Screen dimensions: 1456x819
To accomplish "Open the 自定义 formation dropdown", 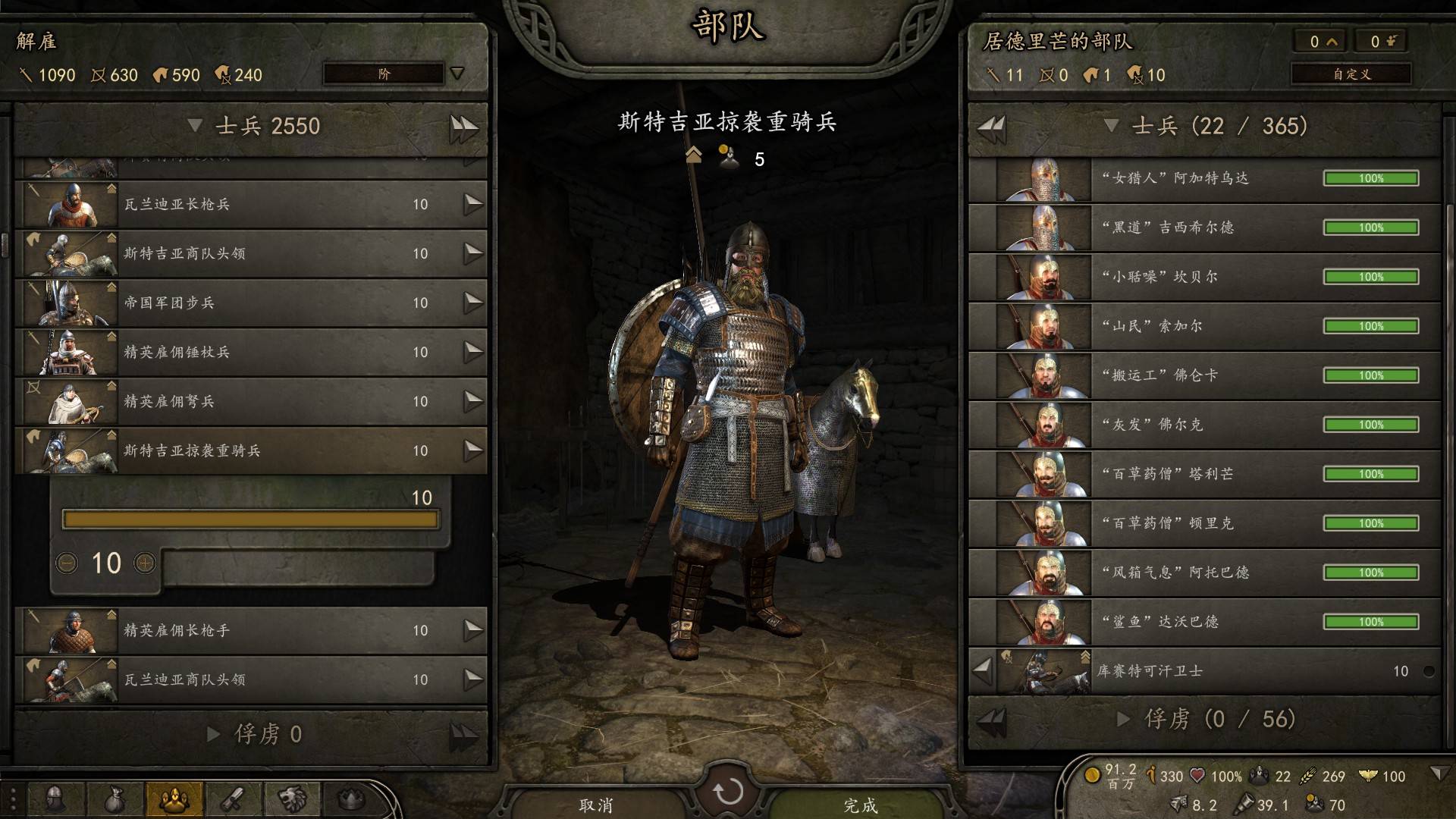I will pos(1351,74).
